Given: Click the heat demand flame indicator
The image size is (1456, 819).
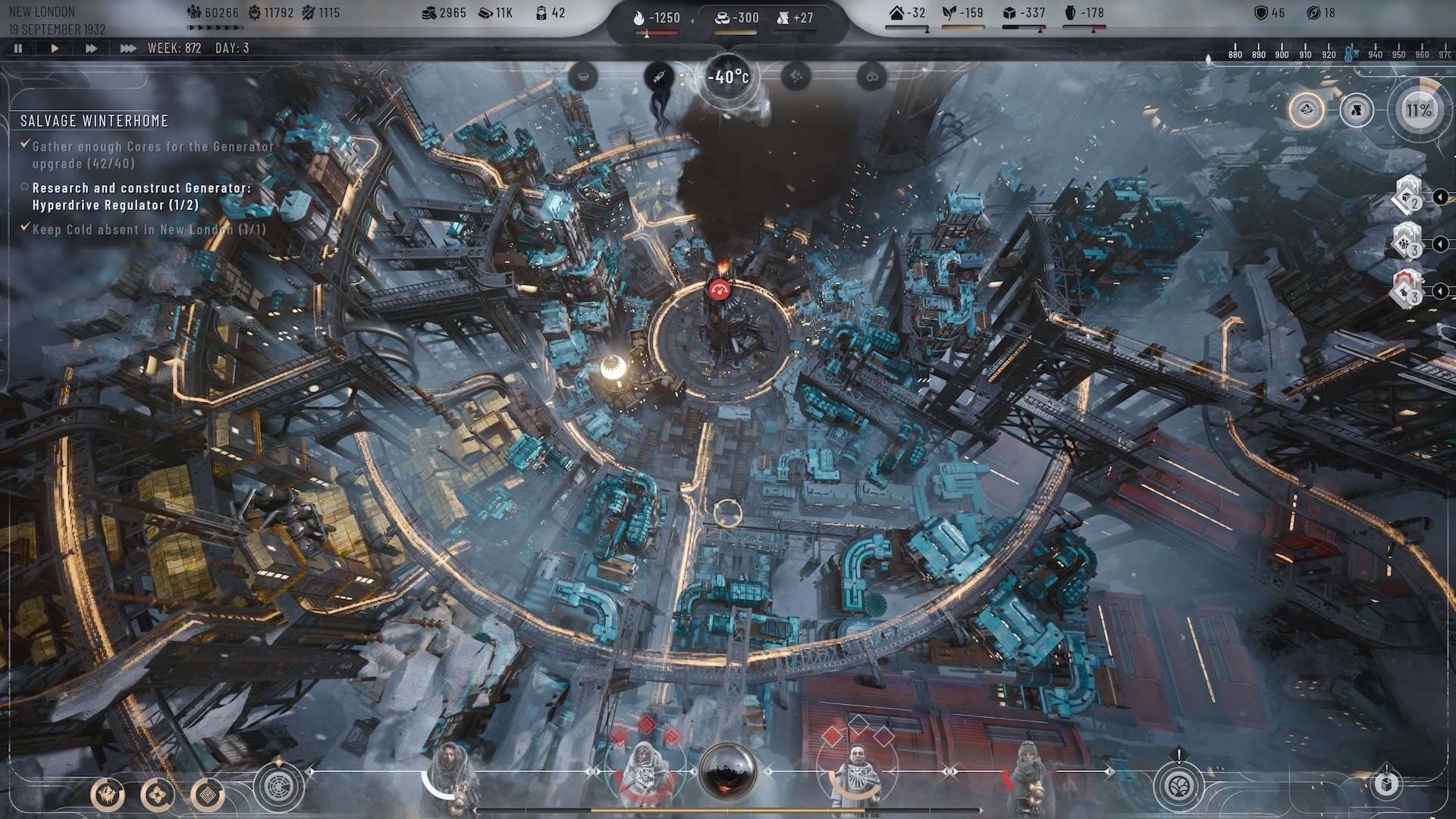Looking at the screenshot, I should click(657, 17).
